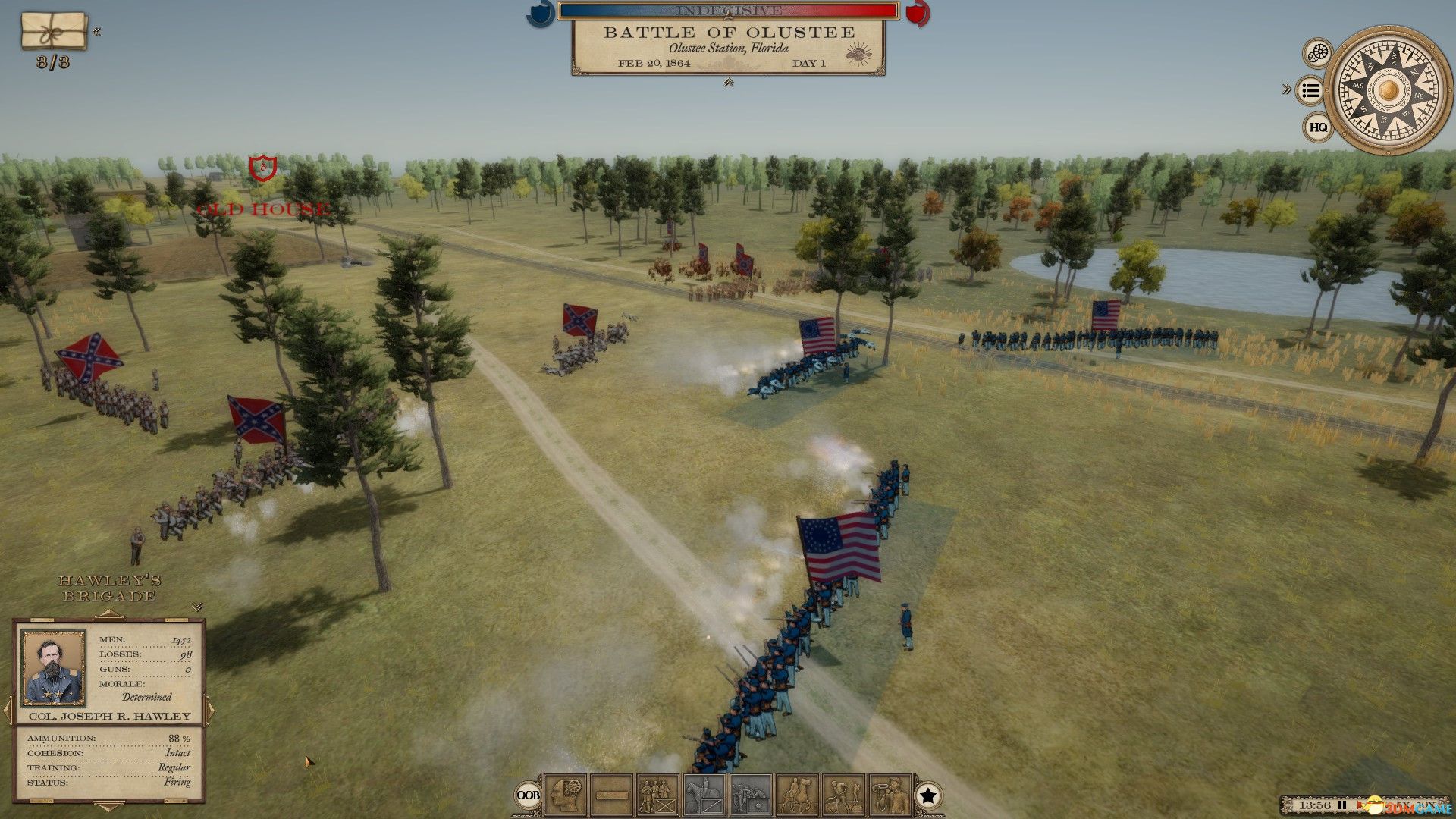Open the OOB order of battle button
1456x819 pixels.
pyautogui.click(x=528, y=795)
